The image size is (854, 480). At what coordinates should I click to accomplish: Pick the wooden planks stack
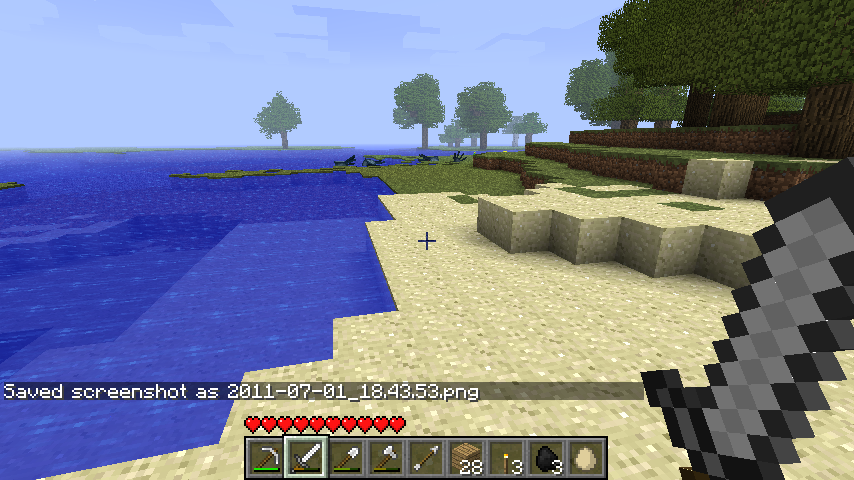point(465,458)
